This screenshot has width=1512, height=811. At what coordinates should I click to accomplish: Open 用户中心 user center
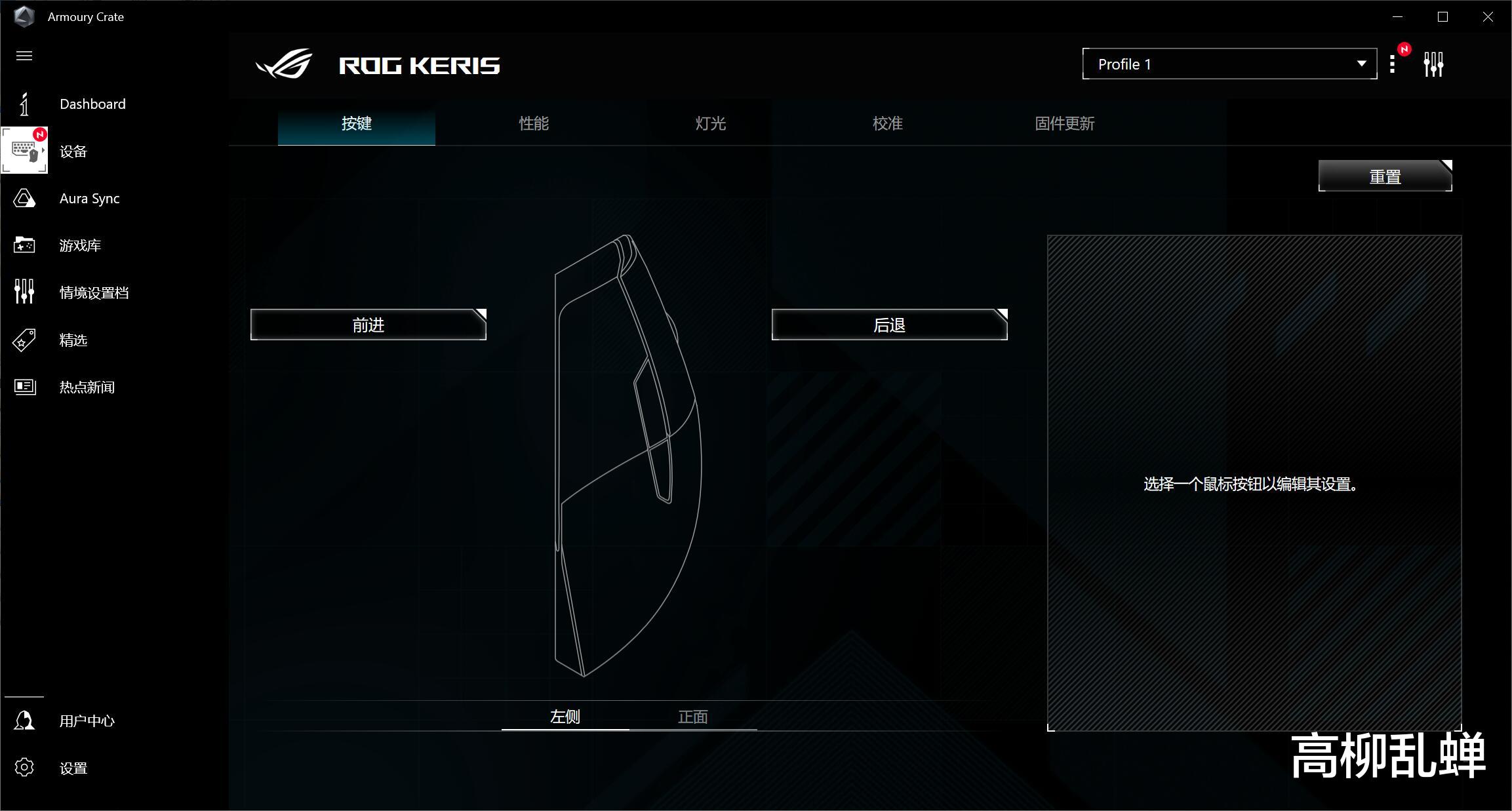(x=87, y=721)
